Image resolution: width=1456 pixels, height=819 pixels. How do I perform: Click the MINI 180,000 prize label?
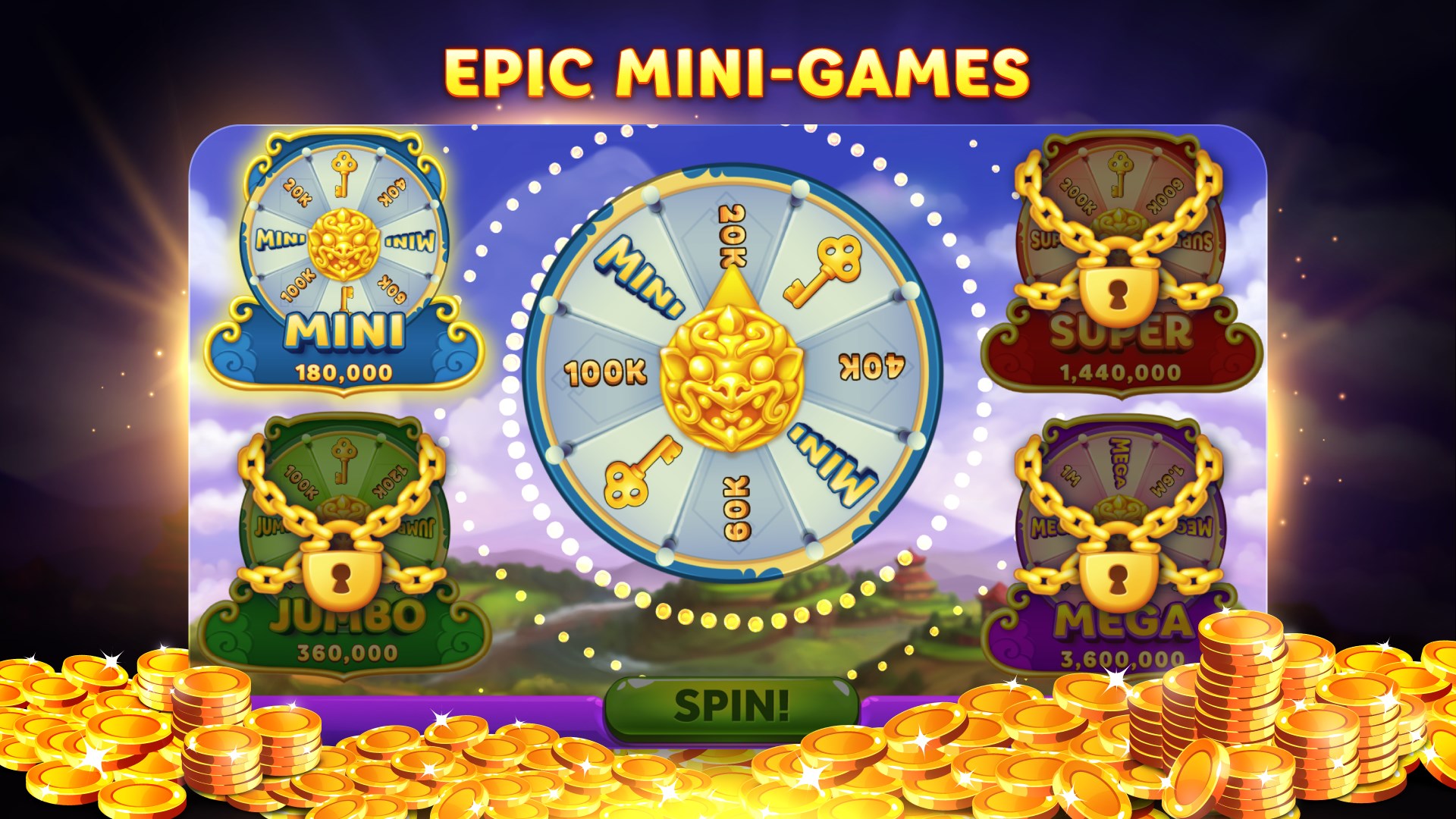pos(345,353)
